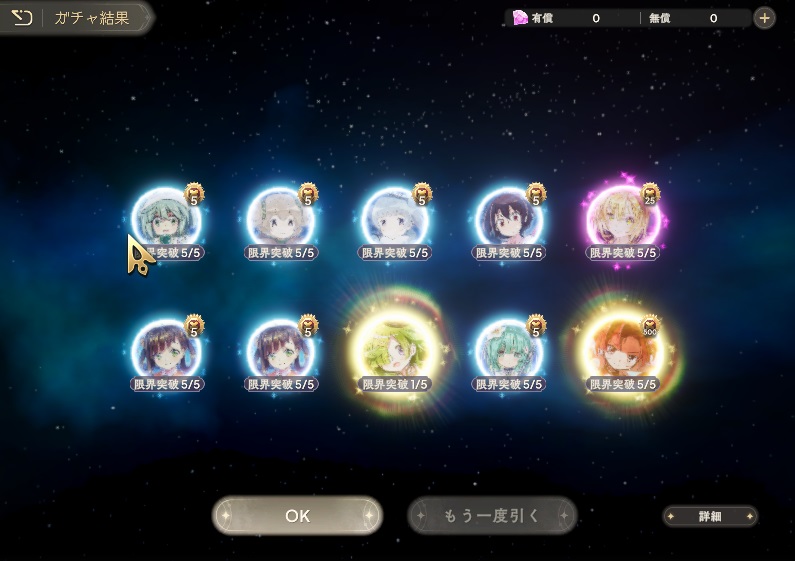Screen dimensions: 795x561
Task: Open the 詳細 details view
Action: point(710,516)
